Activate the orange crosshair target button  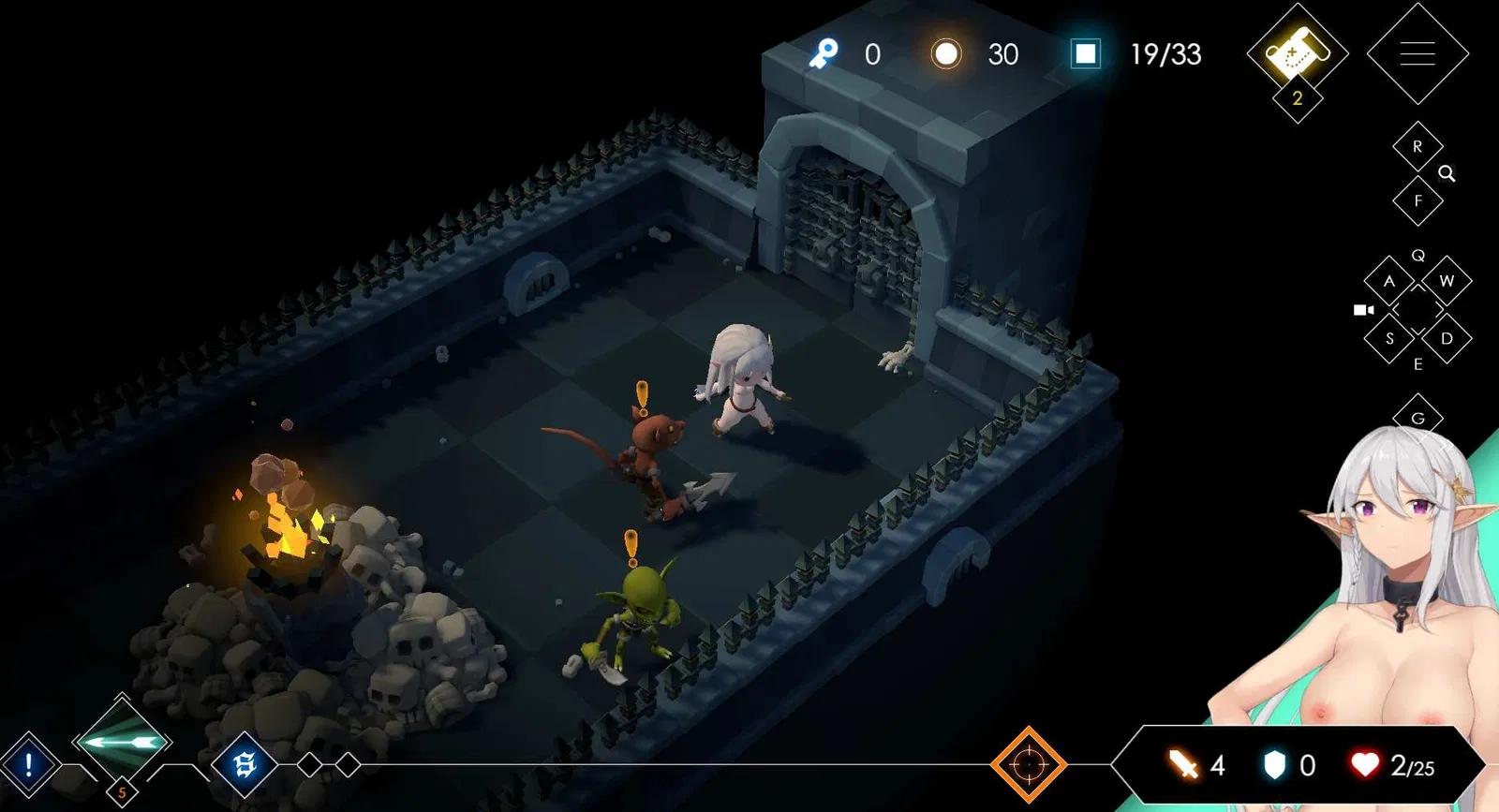[x=1028, y=764]
